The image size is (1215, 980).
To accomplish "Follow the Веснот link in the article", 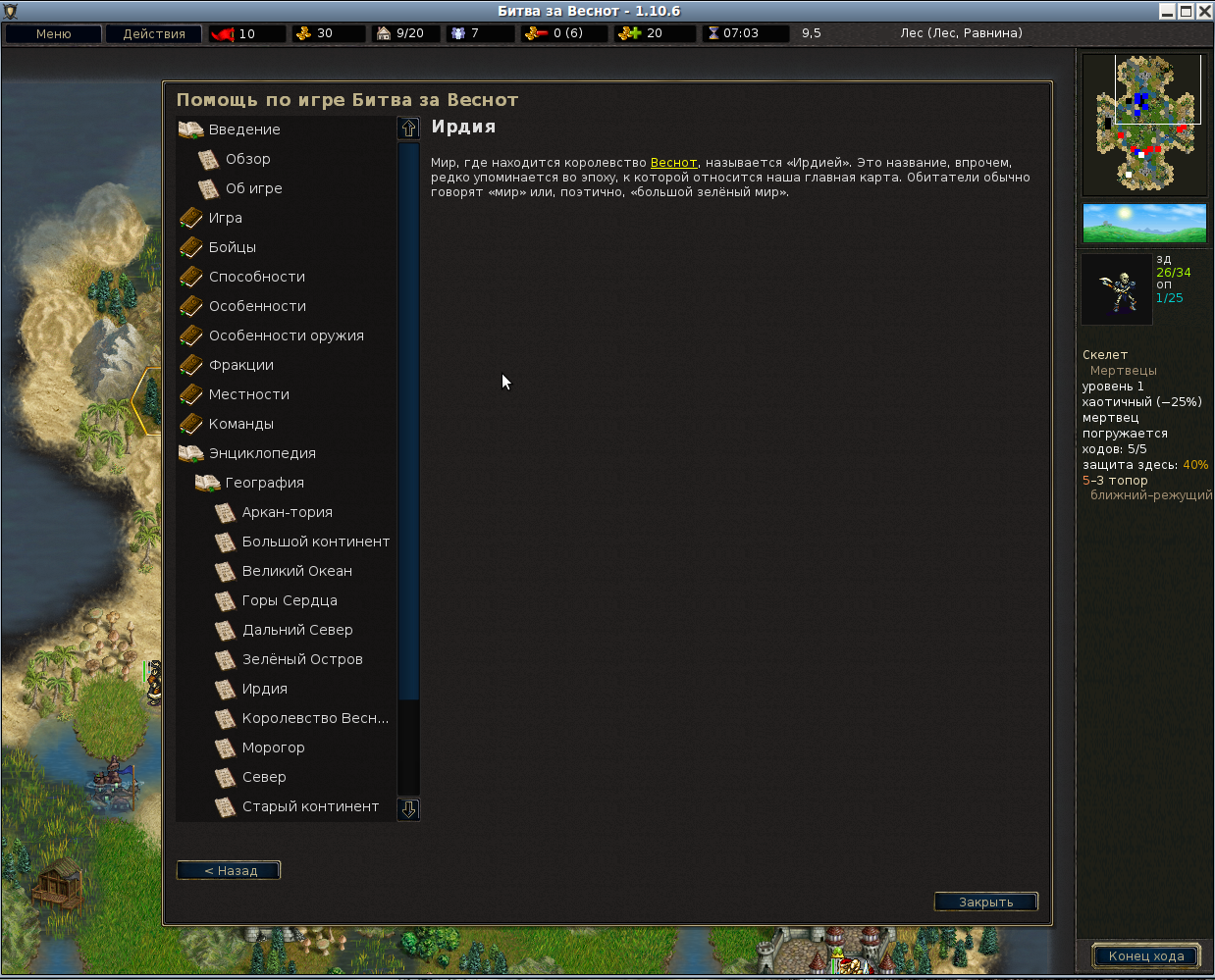I will pos(673,163).
